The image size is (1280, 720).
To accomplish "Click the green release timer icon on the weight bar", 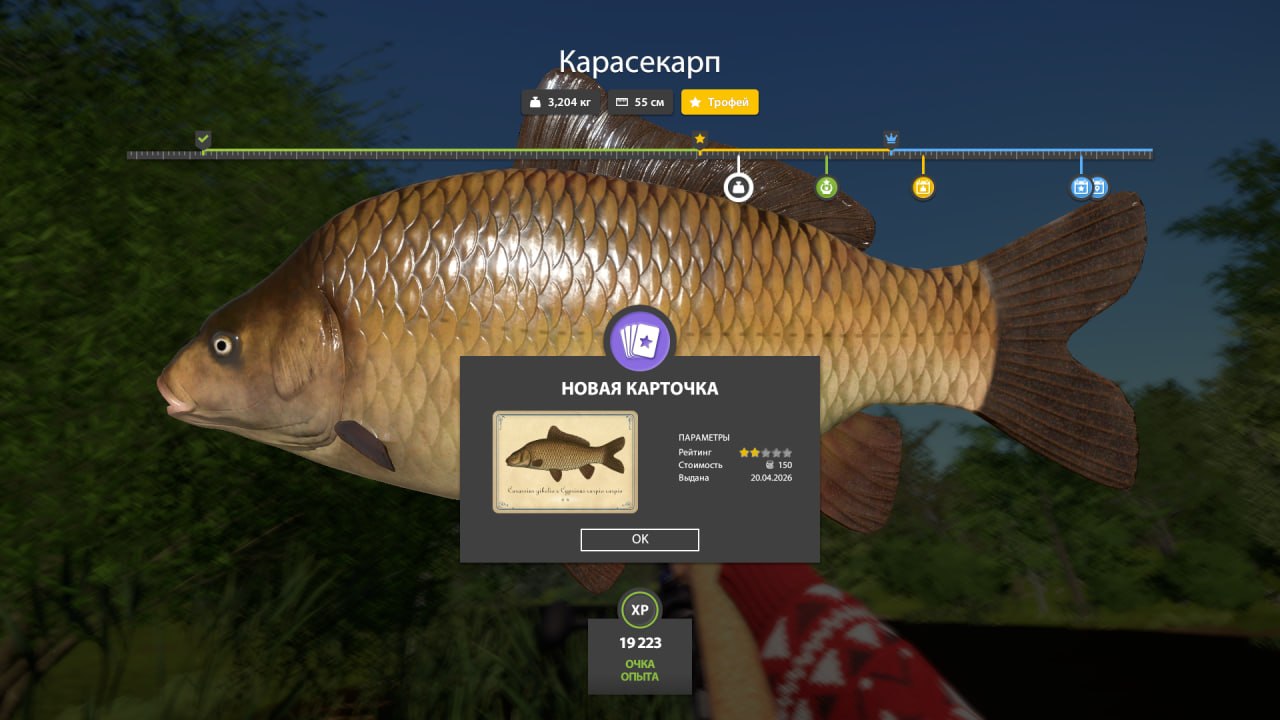I will [x=825, y=186].
